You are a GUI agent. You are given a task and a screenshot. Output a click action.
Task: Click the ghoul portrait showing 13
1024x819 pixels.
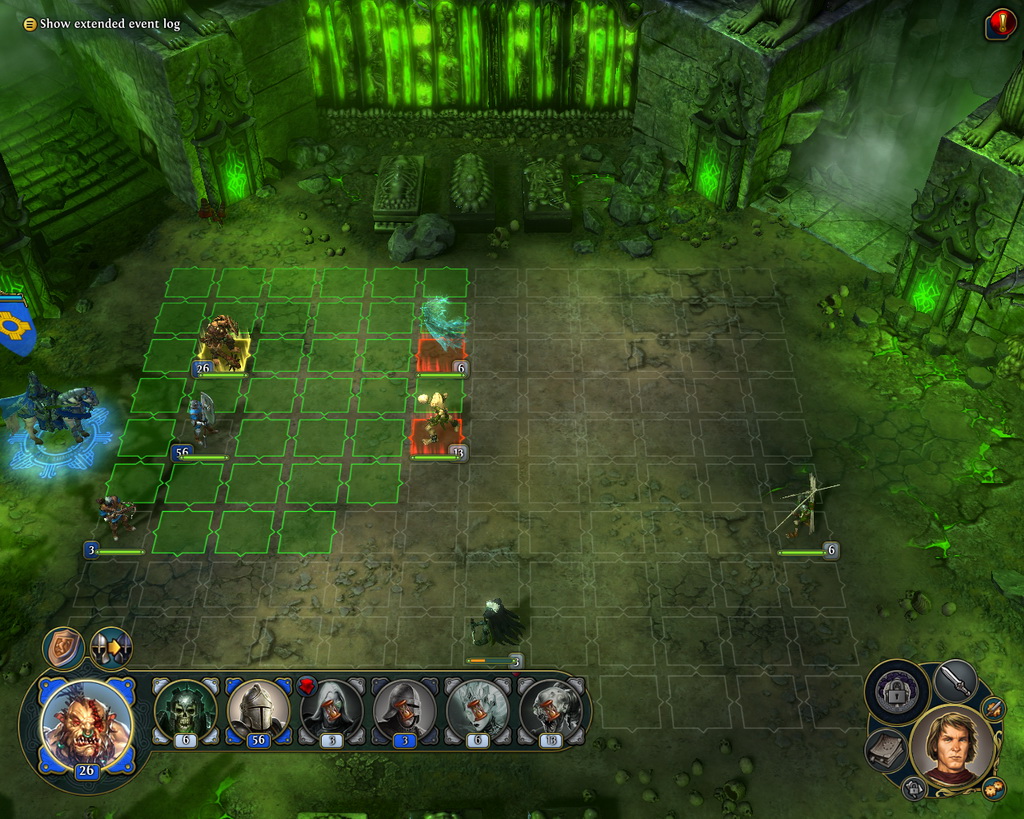[548, 710]
